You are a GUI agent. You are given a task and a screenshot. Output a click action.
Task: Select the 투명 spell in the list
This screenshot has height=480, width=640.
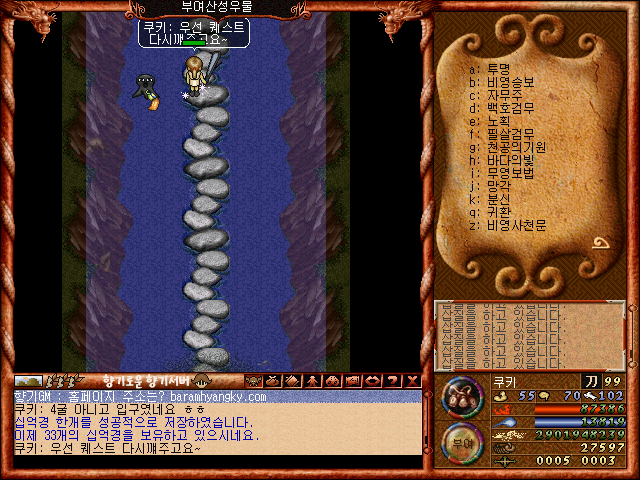(x=498, y=69)
